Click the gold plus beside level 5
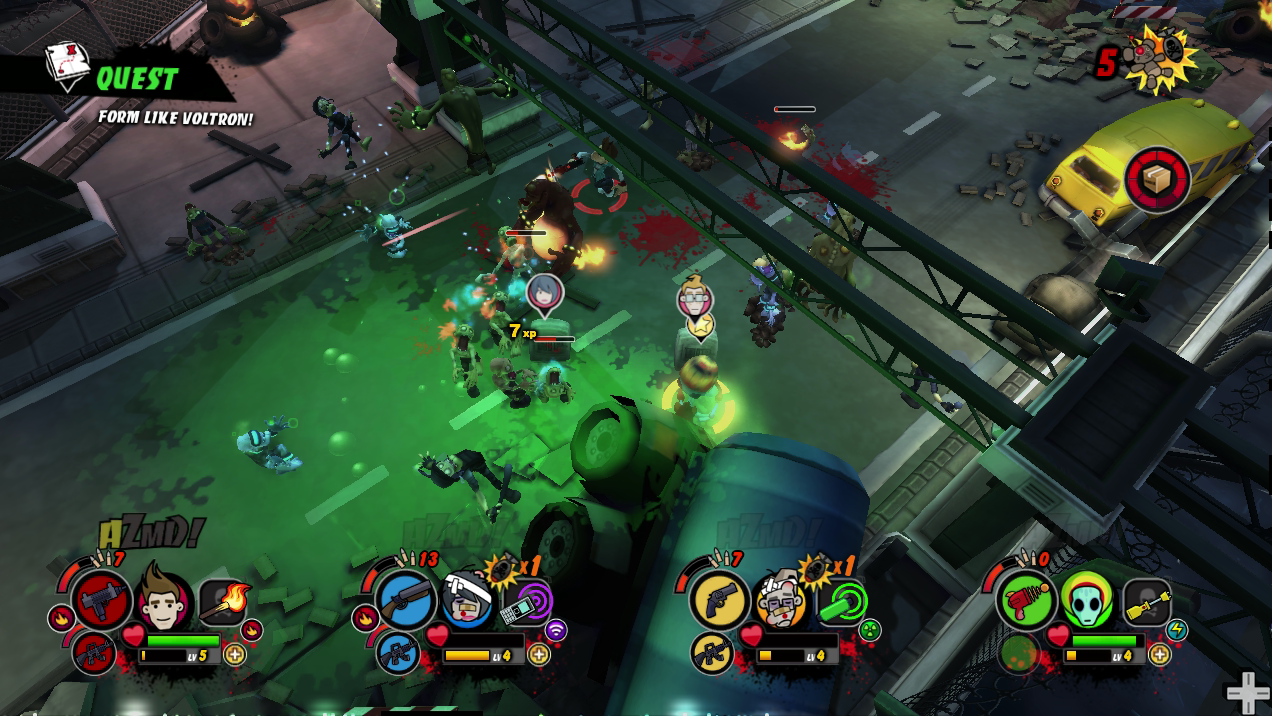This screenshot has height=716, width=1272. click(235, 655)
